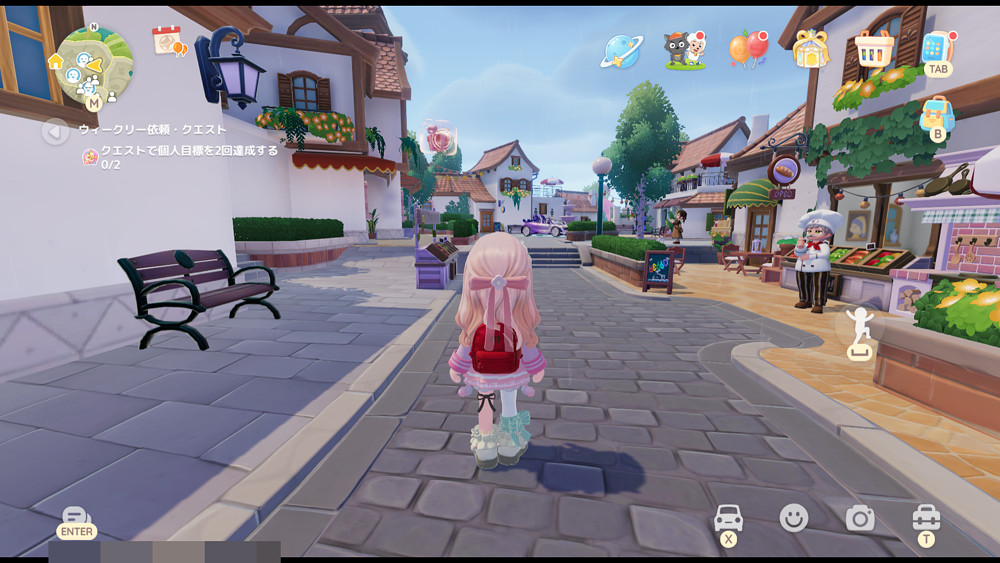Tap the jump action button
The height and width of the screenshot is (563, 1000).
[860, 332]
